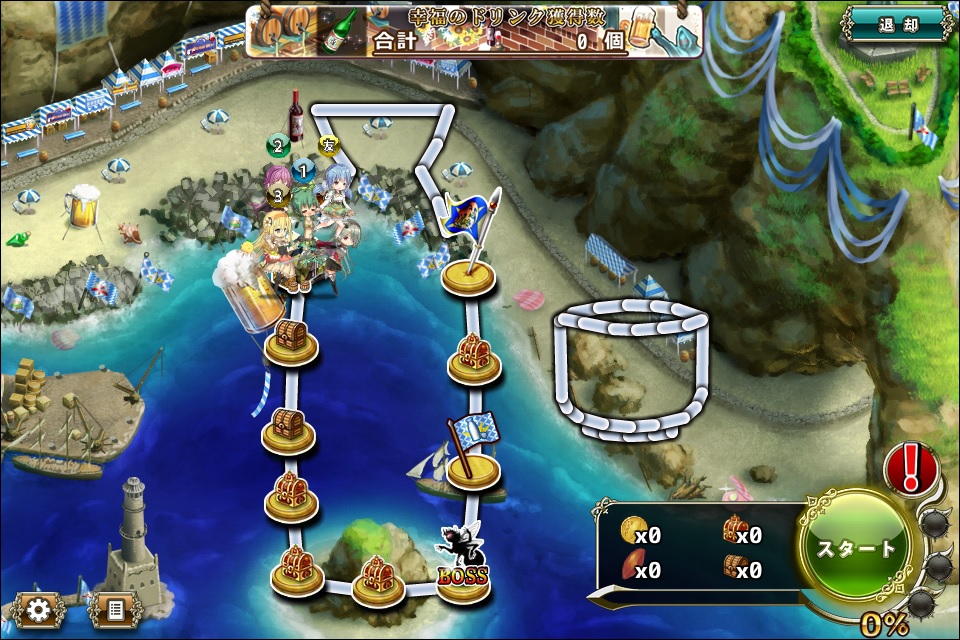Click the red exclamation alert icon
This screenshot has width=960, height=640.
(911, 466)
